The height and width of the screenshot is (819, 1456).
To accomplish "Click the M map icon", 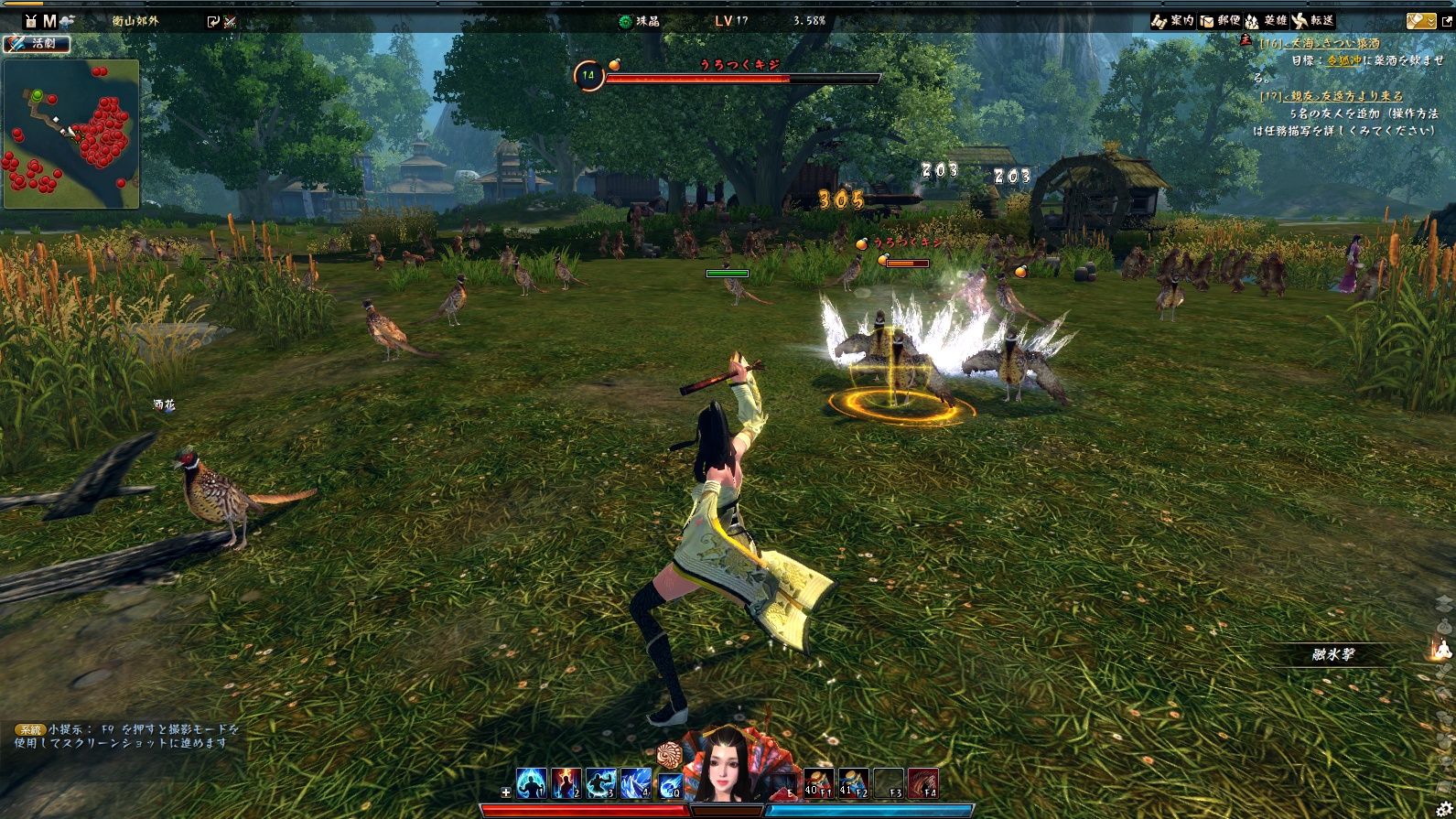I will [x=50, y=20].
